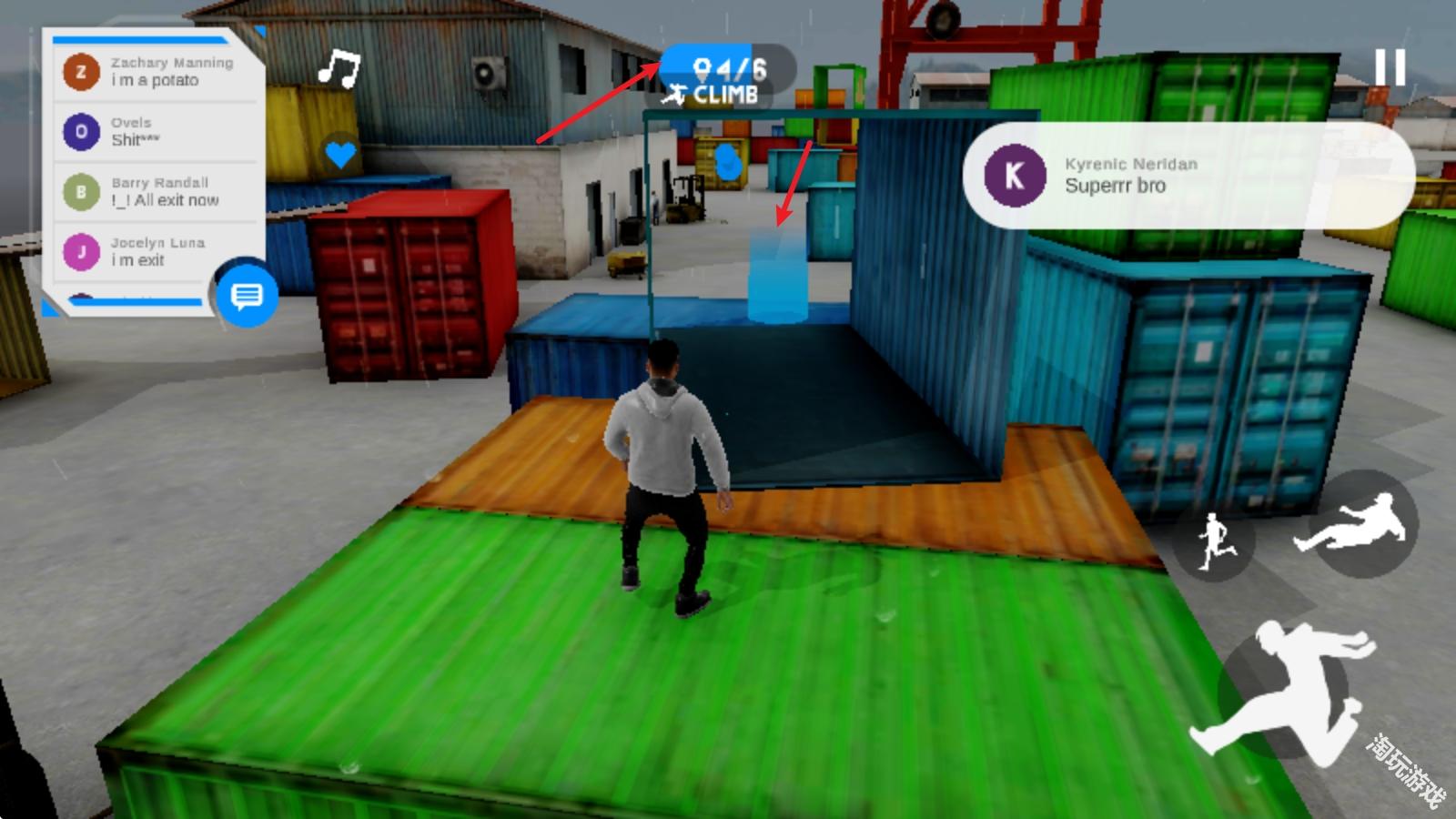1456x819 pixels.
Task: Tap the small running figure sprint button
Action: (x=1218, y=541)
